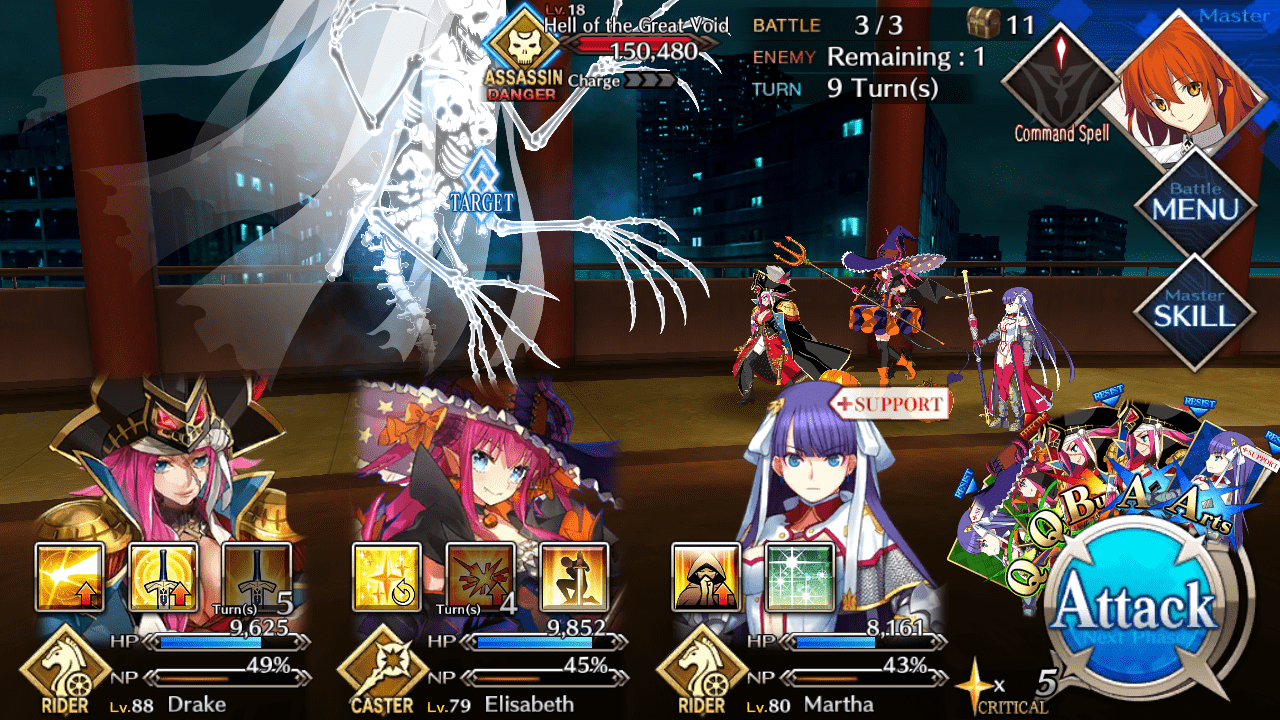Image resolution: width=1280 pixels, height=720 pixels.
Task: Open the Battle MENU
Action: pos(1195,203)
